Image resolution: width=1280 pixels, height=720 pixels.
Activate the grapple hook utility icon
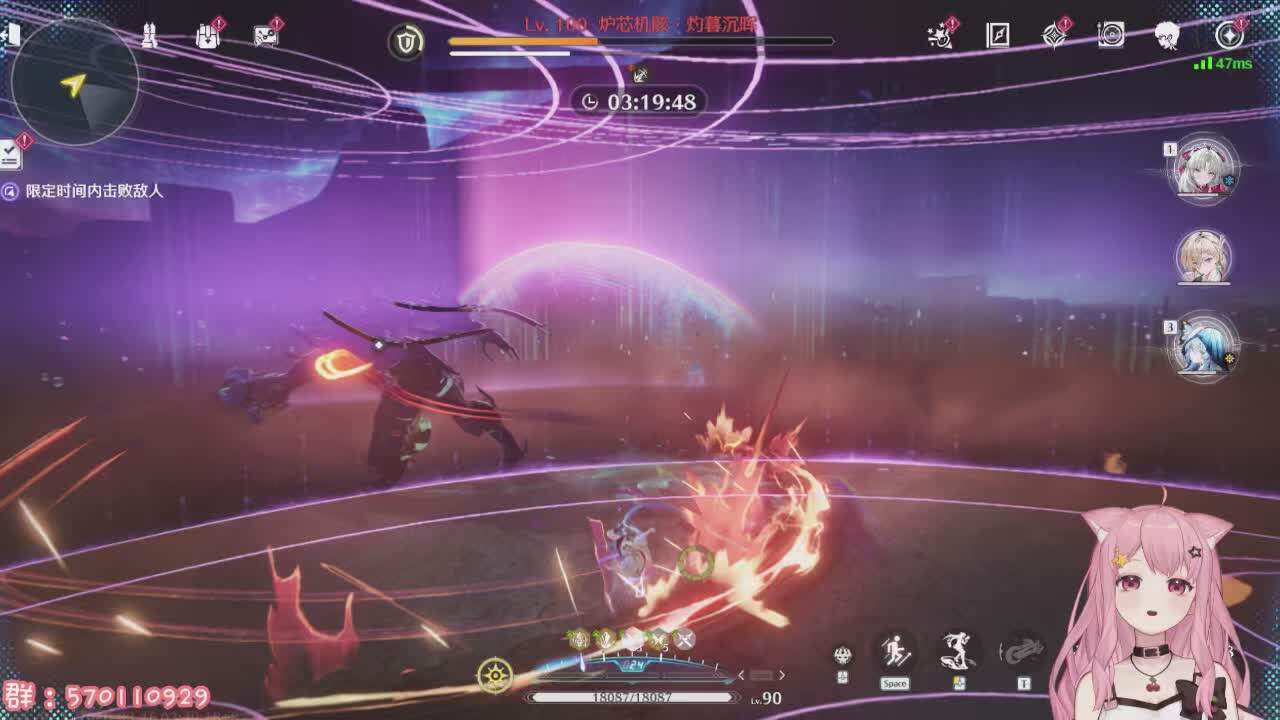[1022, 653]
